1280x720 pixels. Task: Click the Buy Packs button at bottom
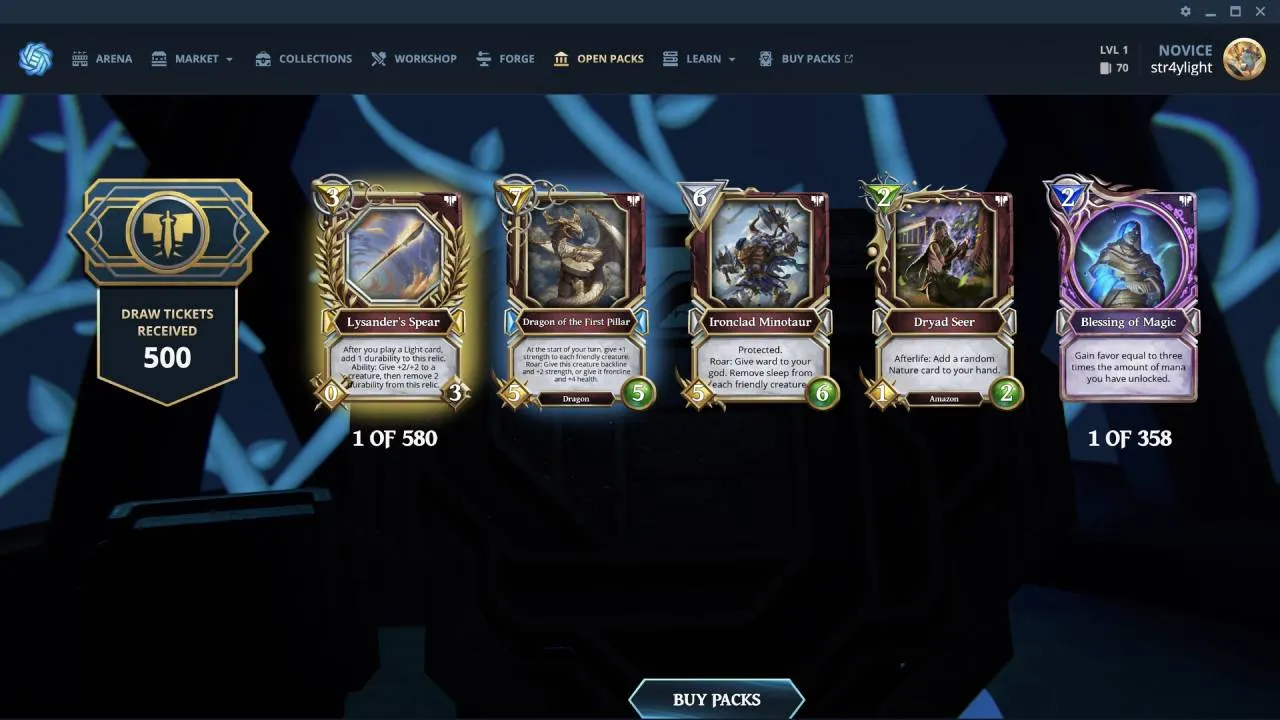(716, 699)
